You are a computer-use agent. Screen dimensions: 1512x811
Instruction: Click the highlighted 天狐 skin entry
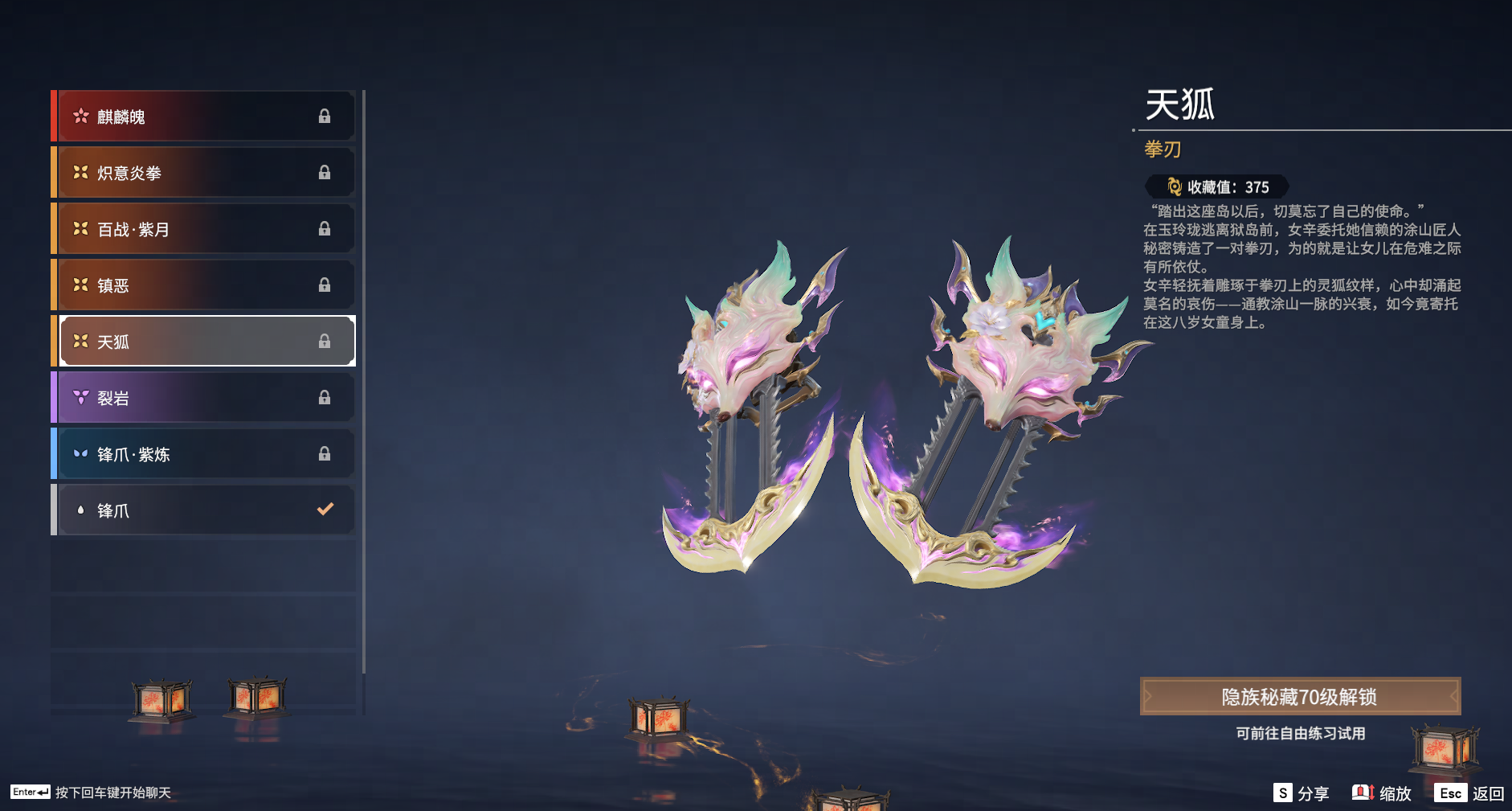206,342
